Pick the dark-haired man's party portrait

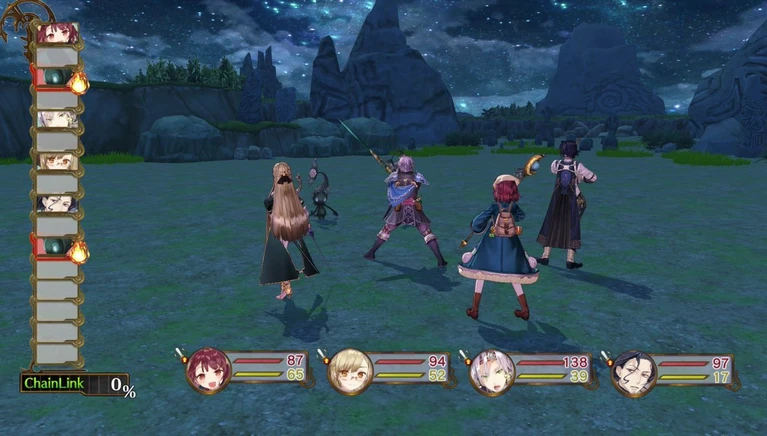click(x=633, y=372)
